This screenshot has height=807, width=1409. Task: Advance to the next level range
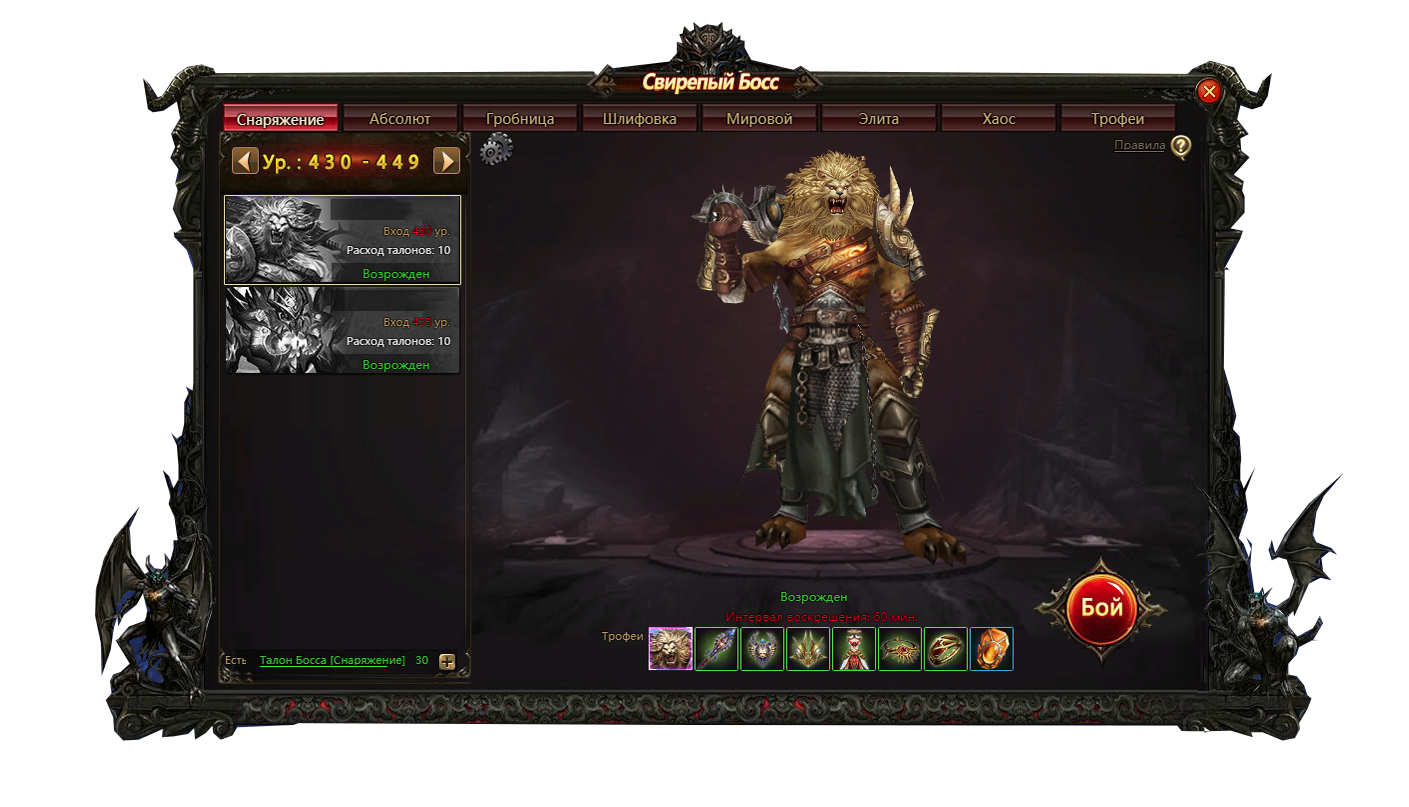point(446,161)
